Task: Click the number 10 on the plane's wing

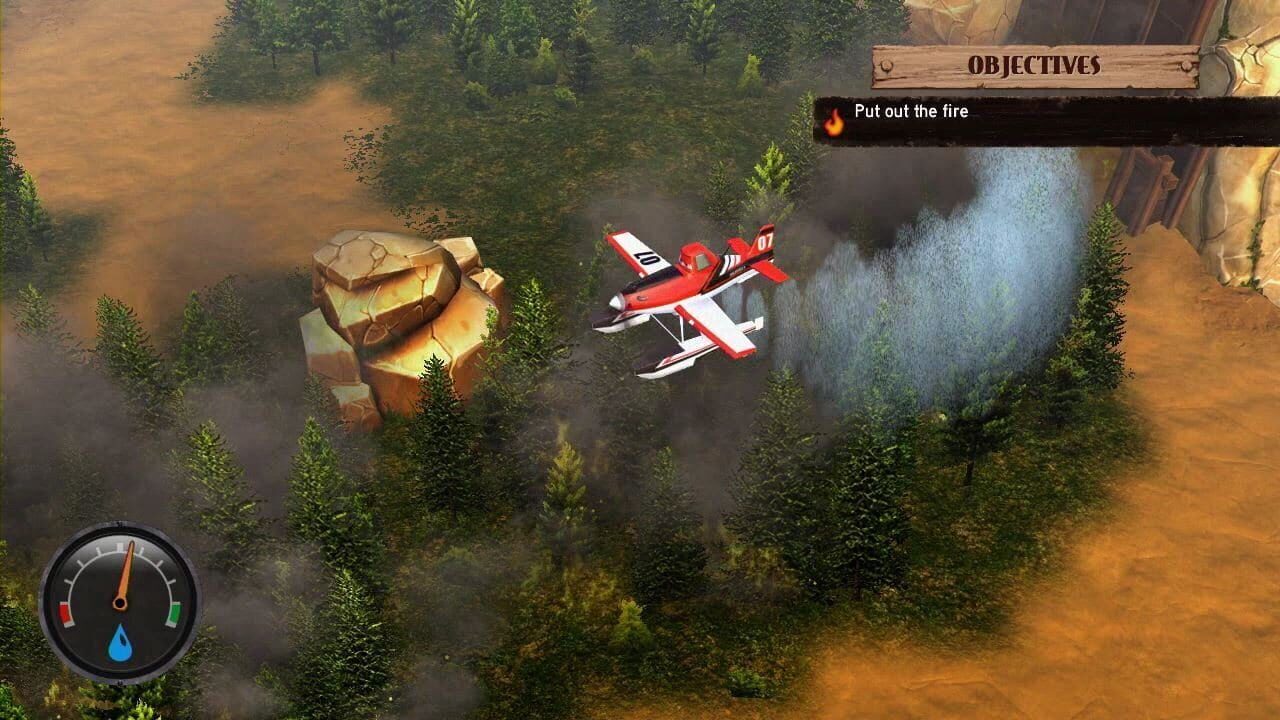Action: click(x=645, y=258)
